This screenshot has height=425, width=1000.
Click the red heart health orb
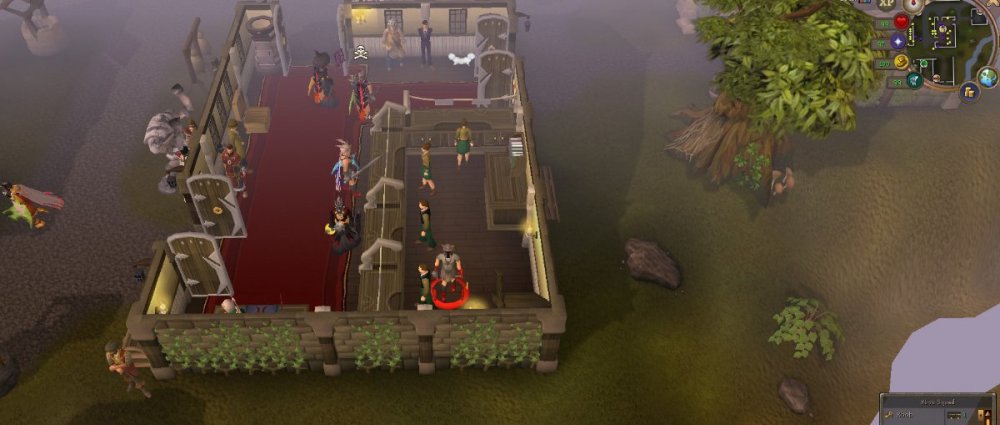[901, 22]
